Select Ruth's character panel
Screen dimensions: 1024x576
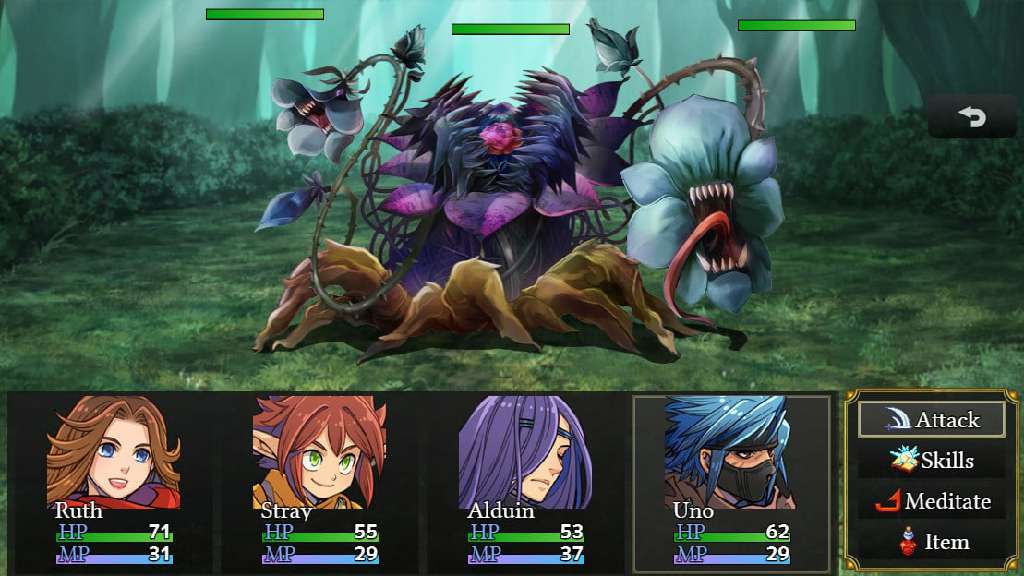coord(113,484)
